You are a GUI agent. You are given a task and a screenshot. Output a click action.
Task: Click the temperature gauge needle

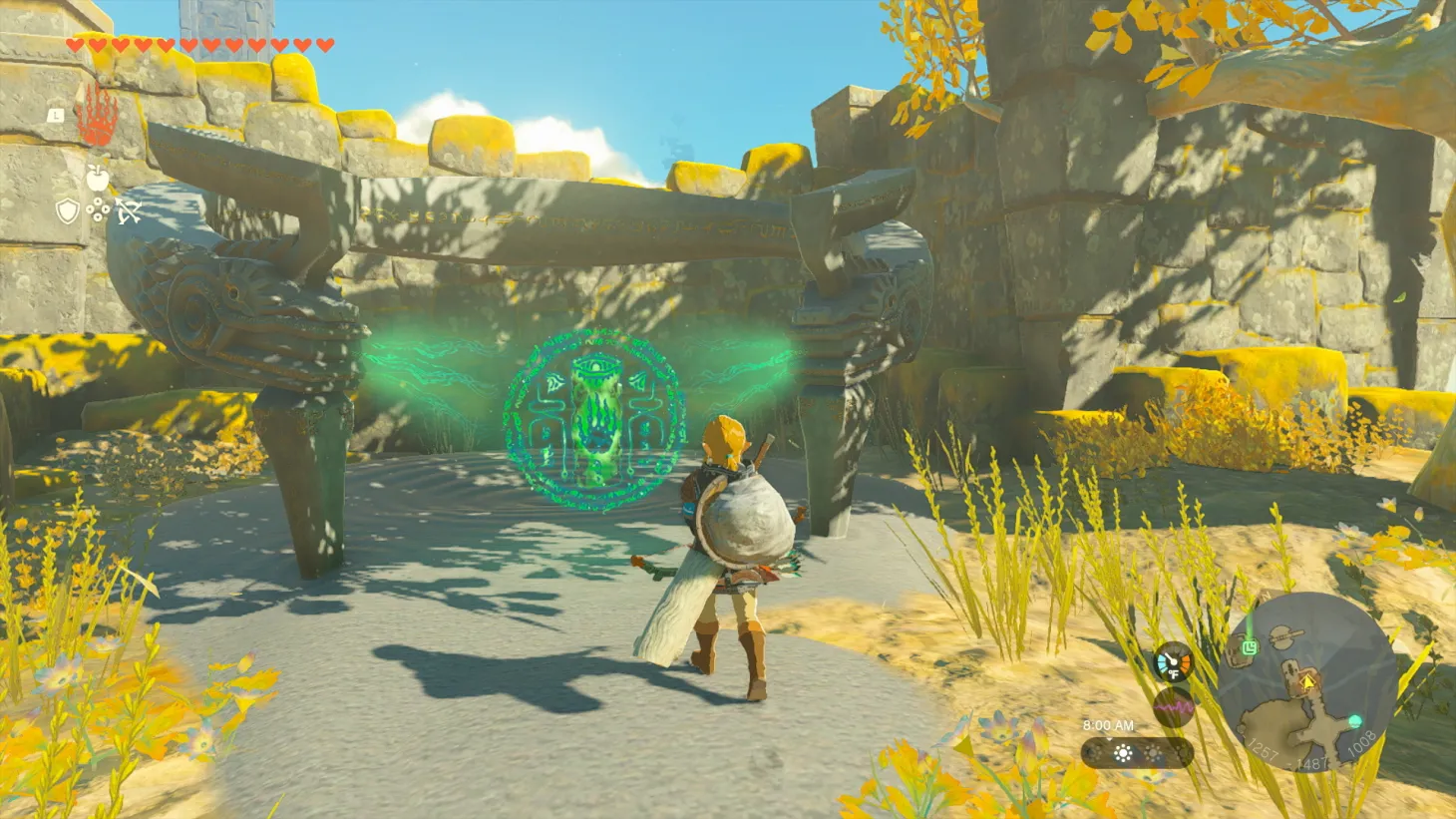coord(1171,658)
